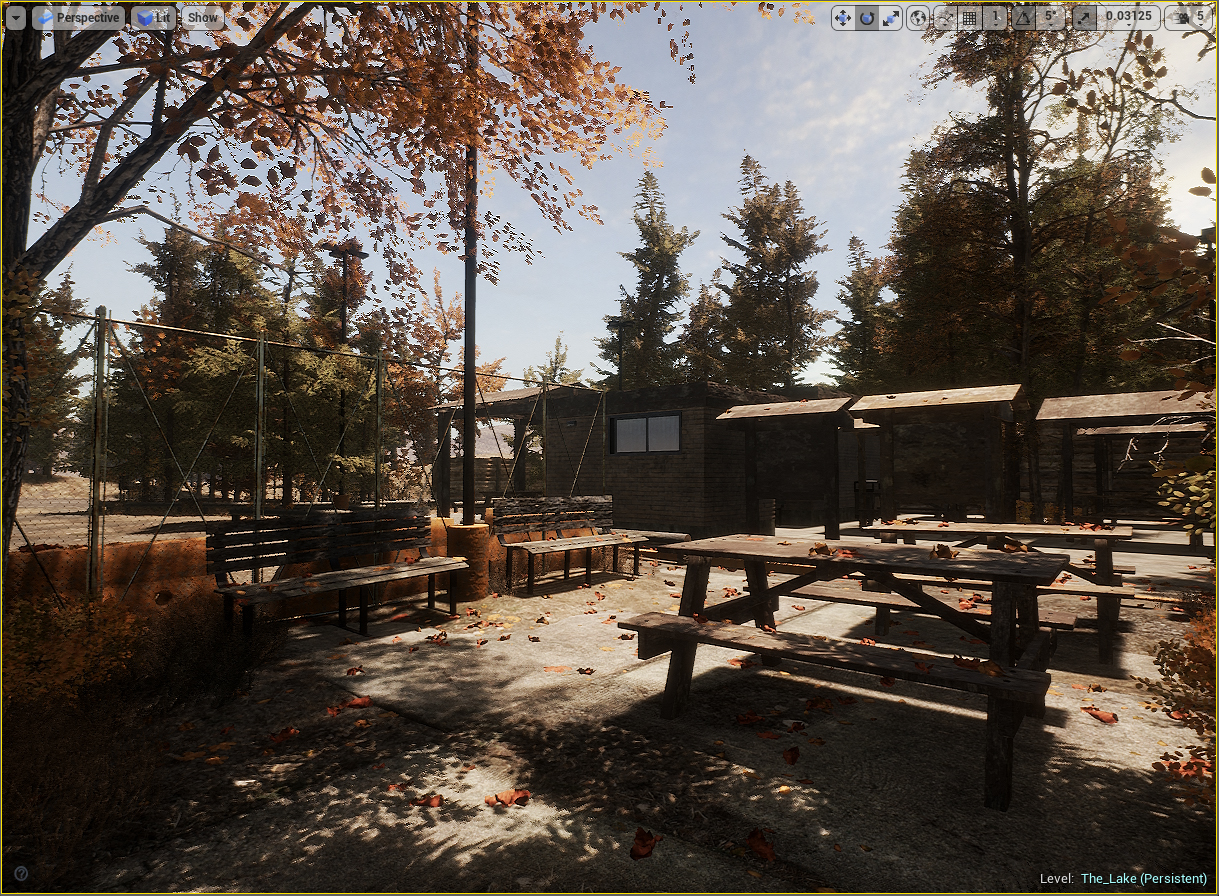Open the Show flags menu

203,17
